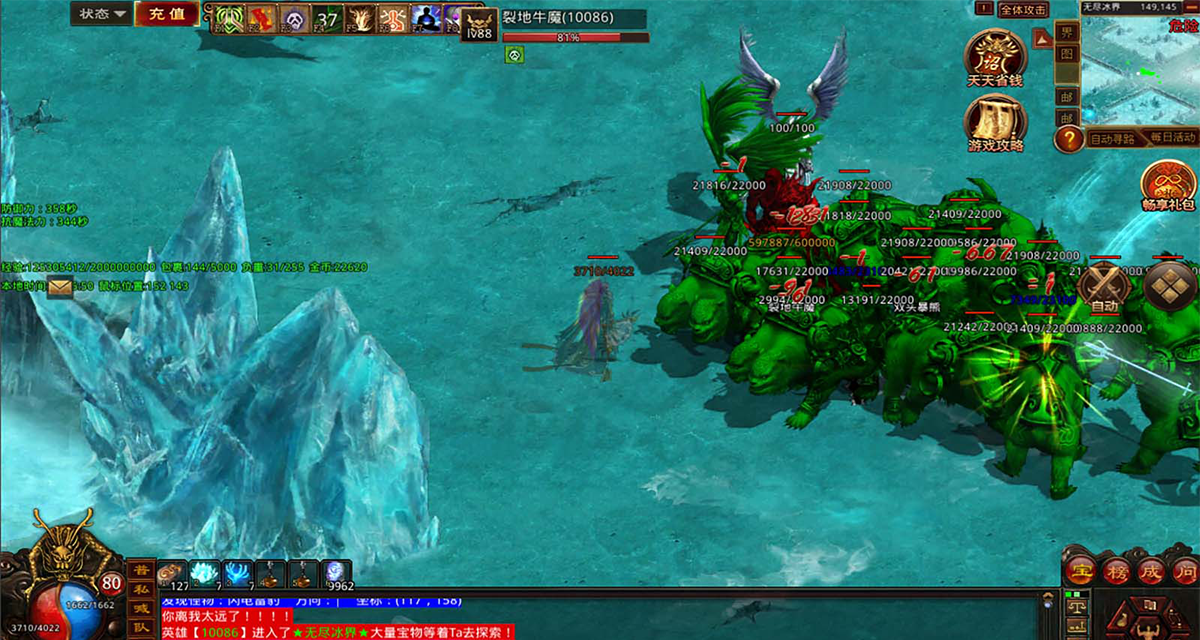
Task: Click the mail envelope notification icon
Action: 60,287
